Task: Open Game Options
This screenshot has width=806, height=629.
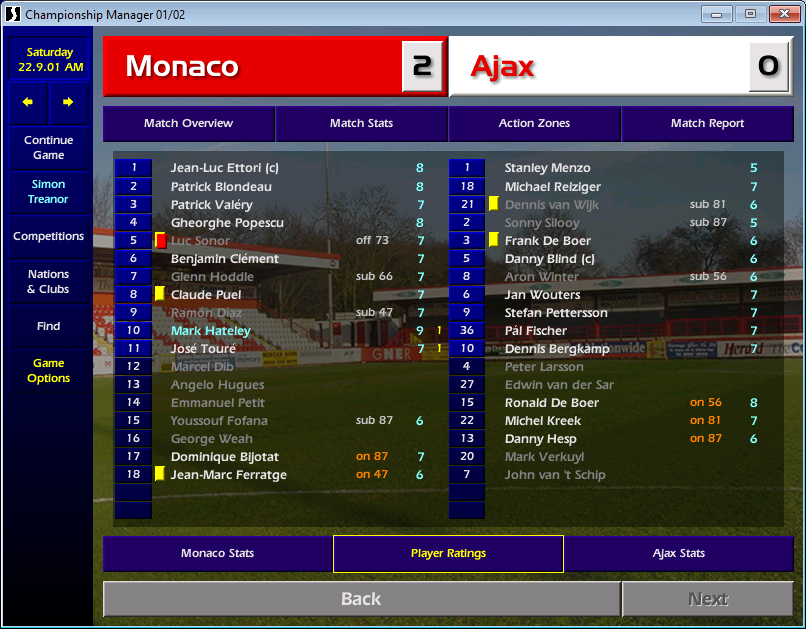Action: coord(48,371)
